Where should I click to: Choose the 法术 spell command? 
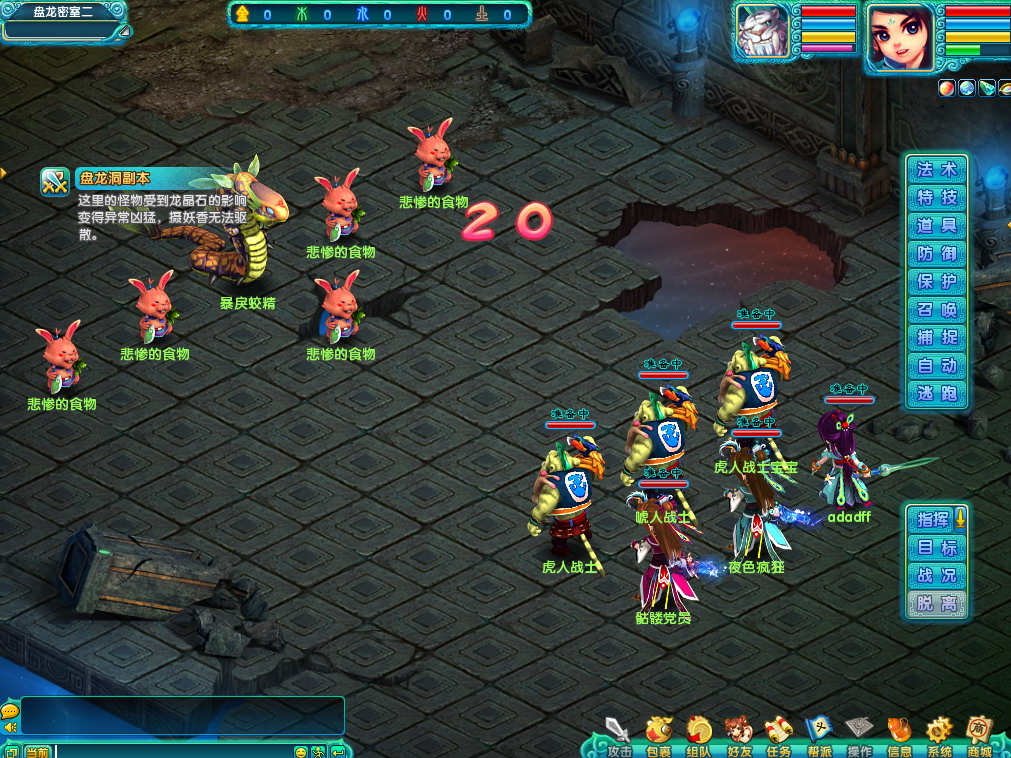(x=937, y=170)
